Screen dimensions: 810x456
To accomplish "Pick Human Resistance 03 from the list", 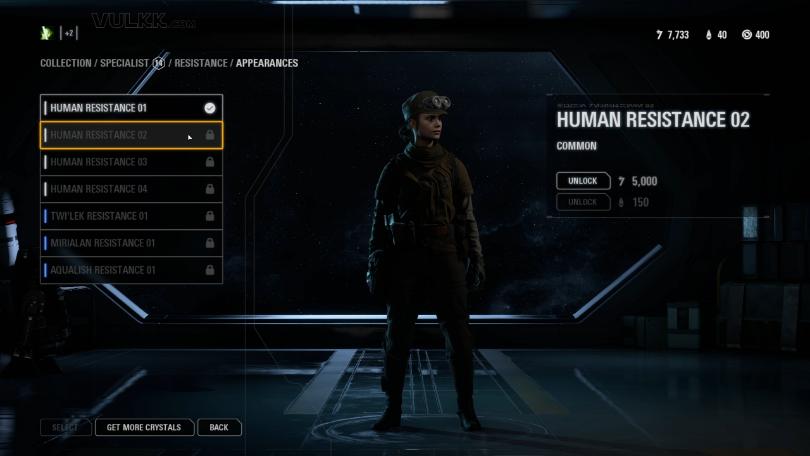I will tap(131, 162).
